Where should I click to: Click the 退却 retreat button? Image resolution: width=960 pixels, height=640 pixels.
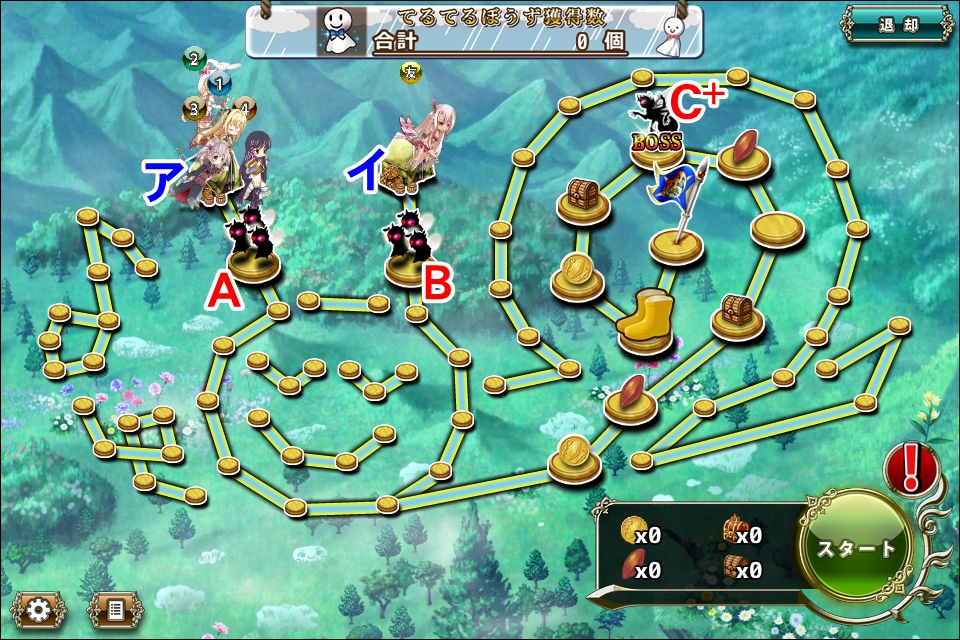coord(895,25)
